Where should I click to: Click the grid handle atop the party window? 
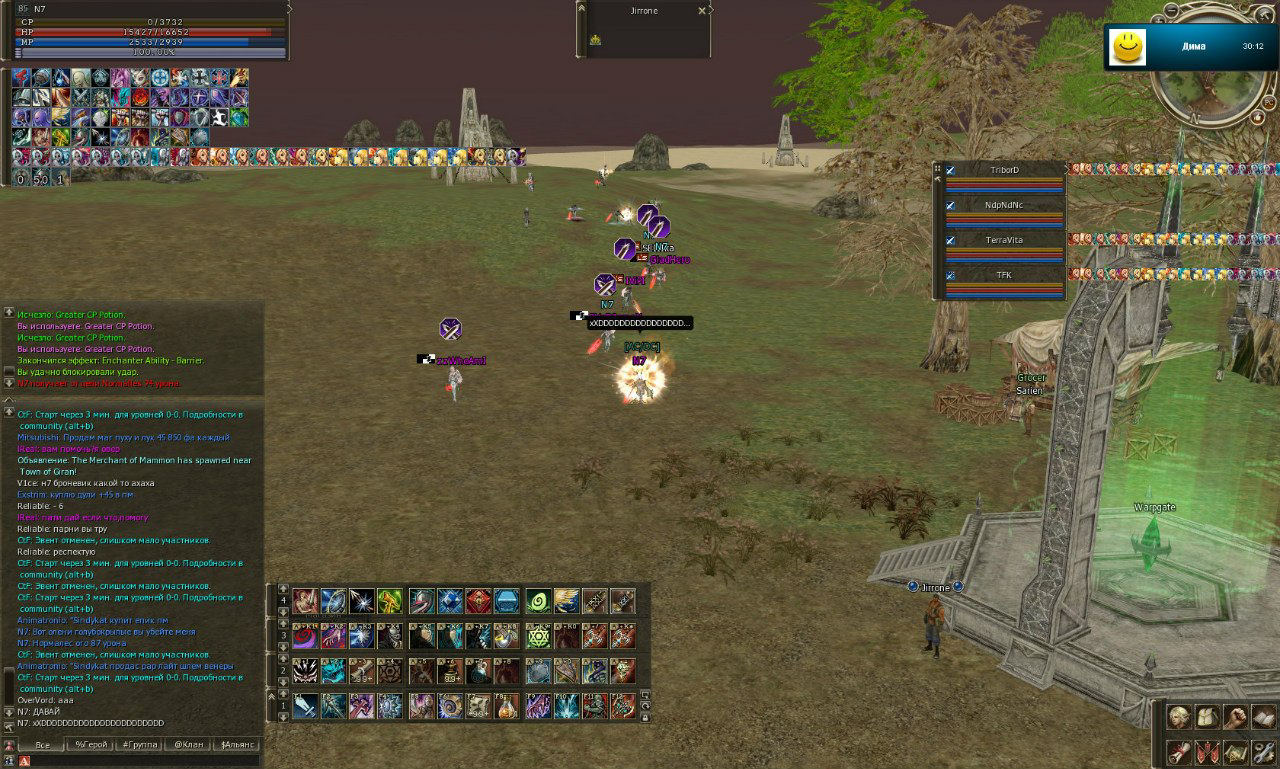(x=938, y=168)
